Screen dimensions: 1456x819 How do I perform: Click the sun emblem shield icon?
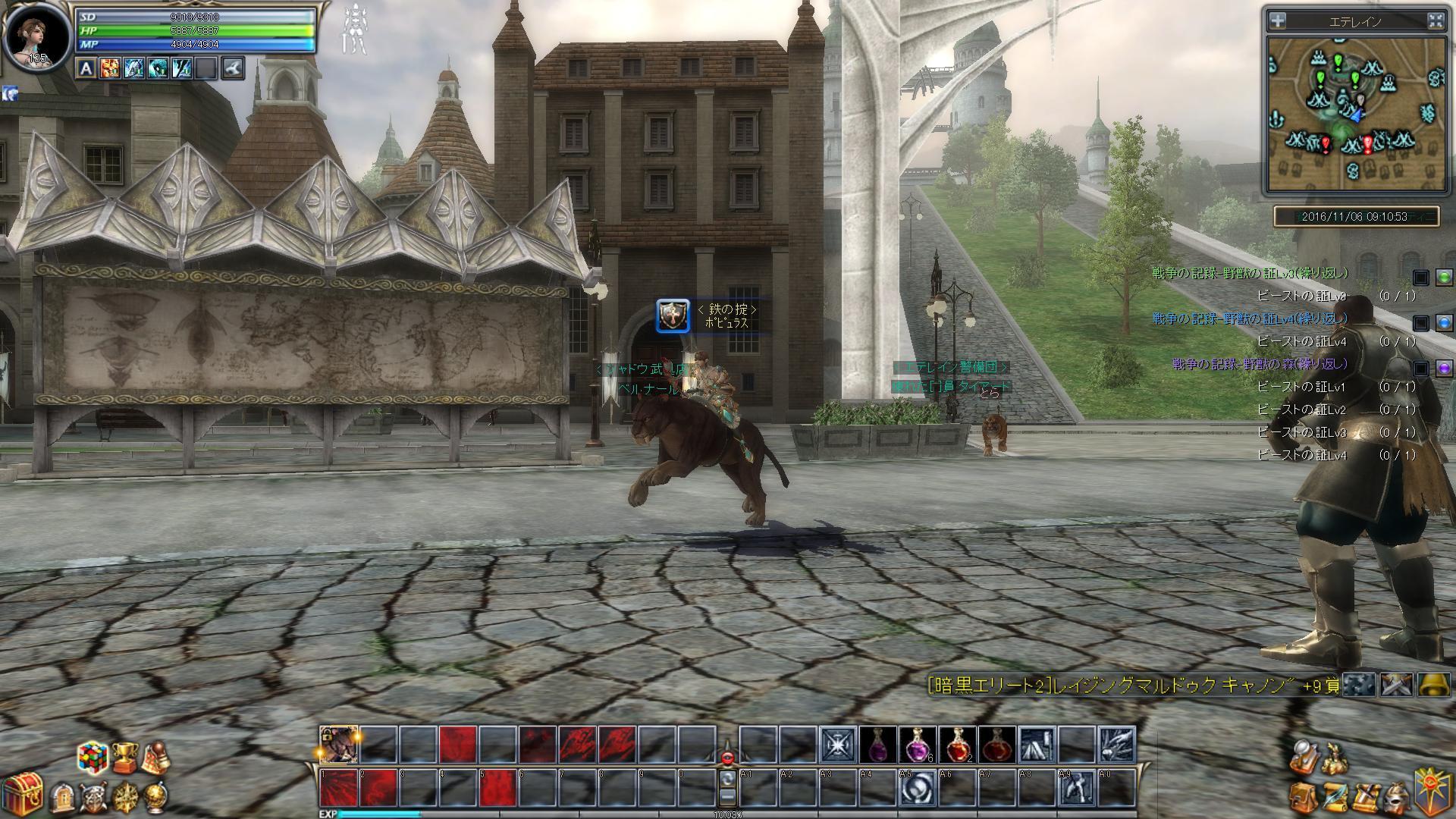(x=1435, y=791)
